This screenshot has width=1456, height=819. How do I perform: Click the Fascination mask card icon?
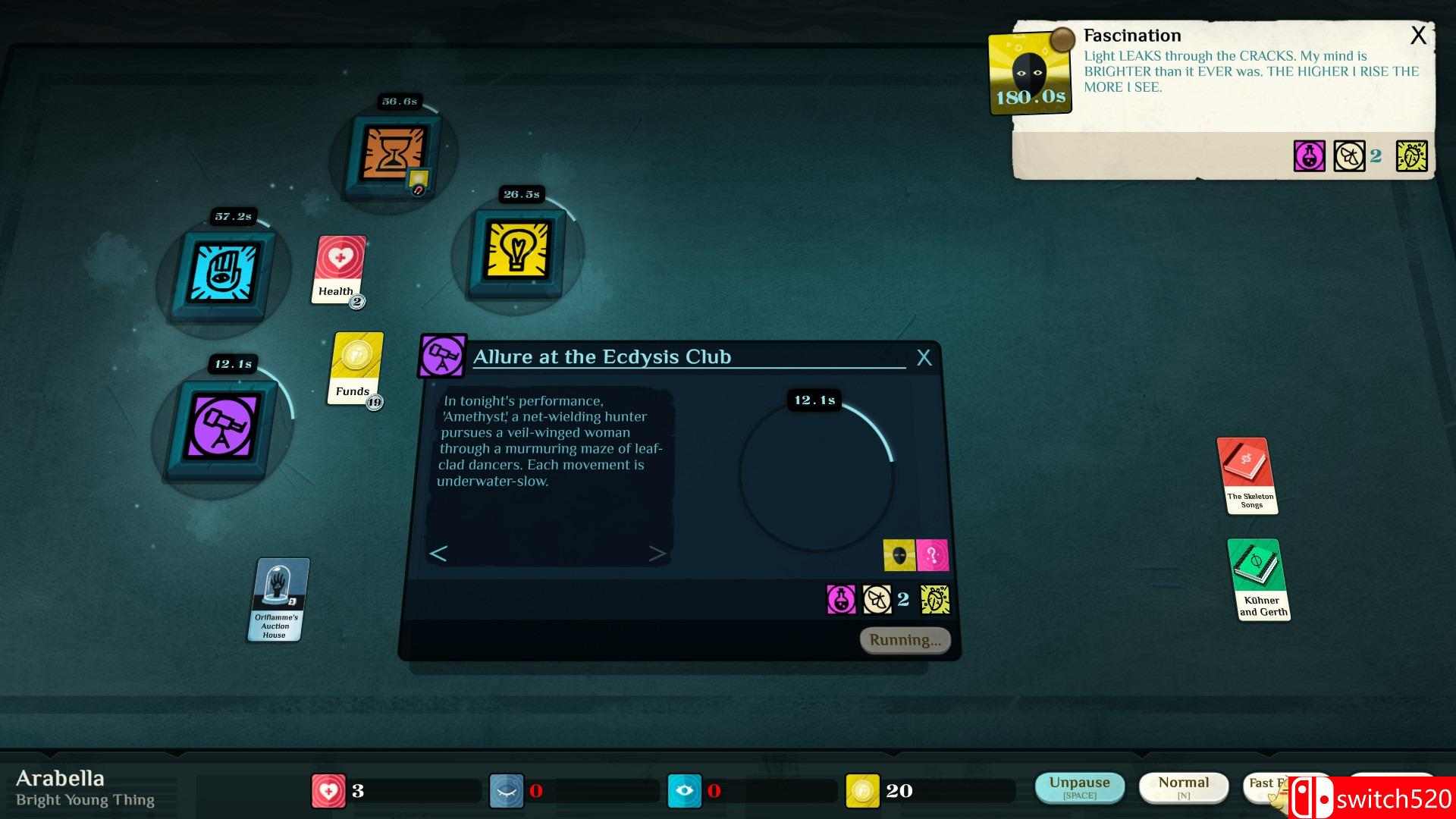1030,74
